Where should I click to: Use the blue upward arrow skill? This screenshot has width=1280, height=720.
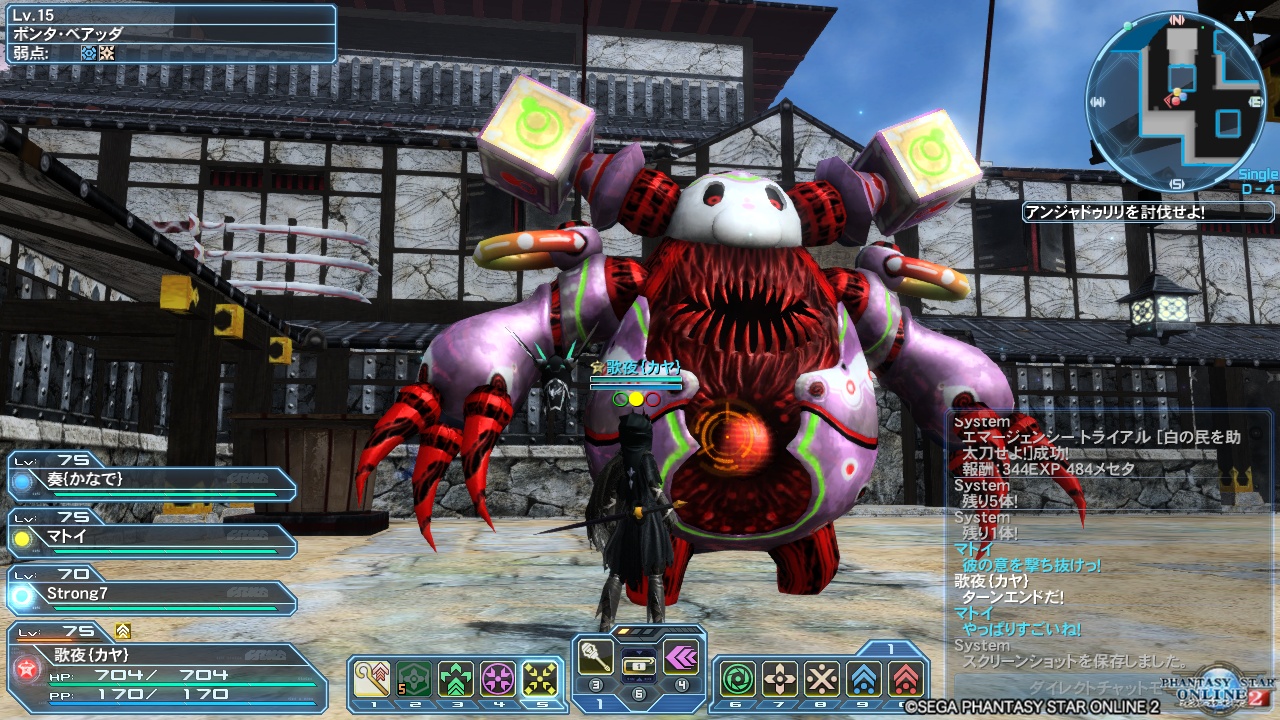pos(864,679)
